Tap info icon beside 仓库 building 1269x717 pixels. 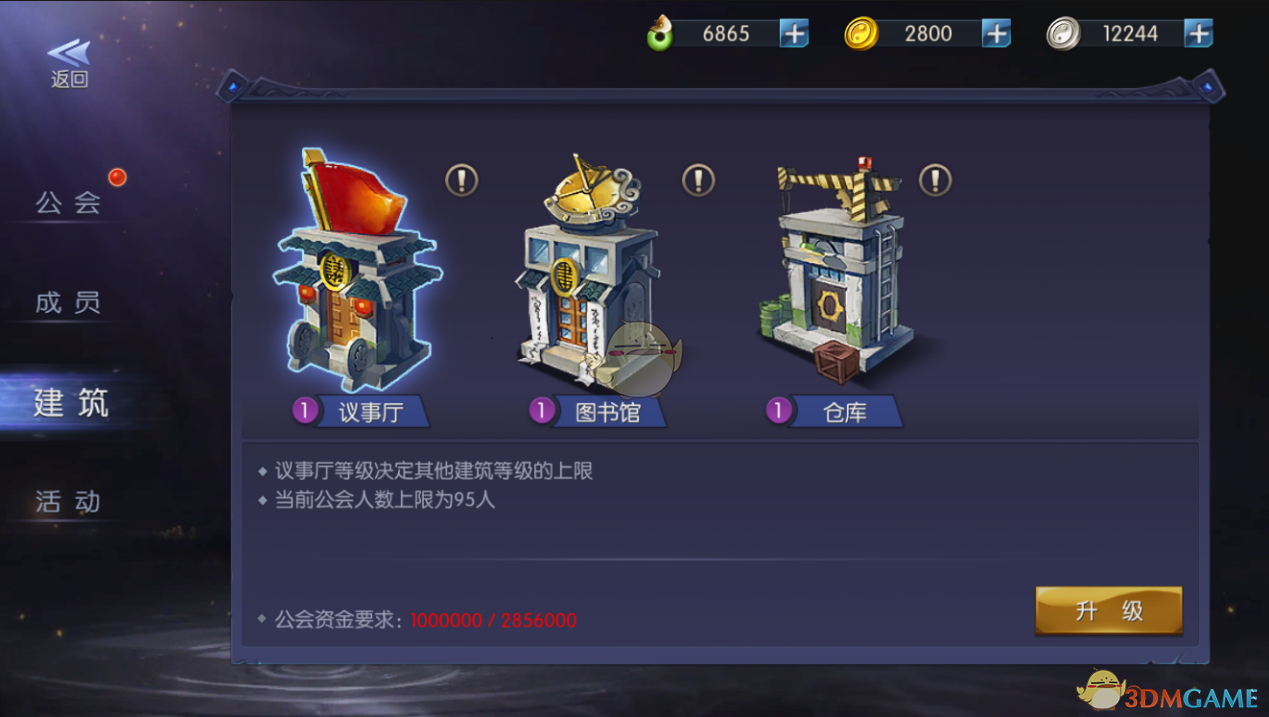[935, 181]
